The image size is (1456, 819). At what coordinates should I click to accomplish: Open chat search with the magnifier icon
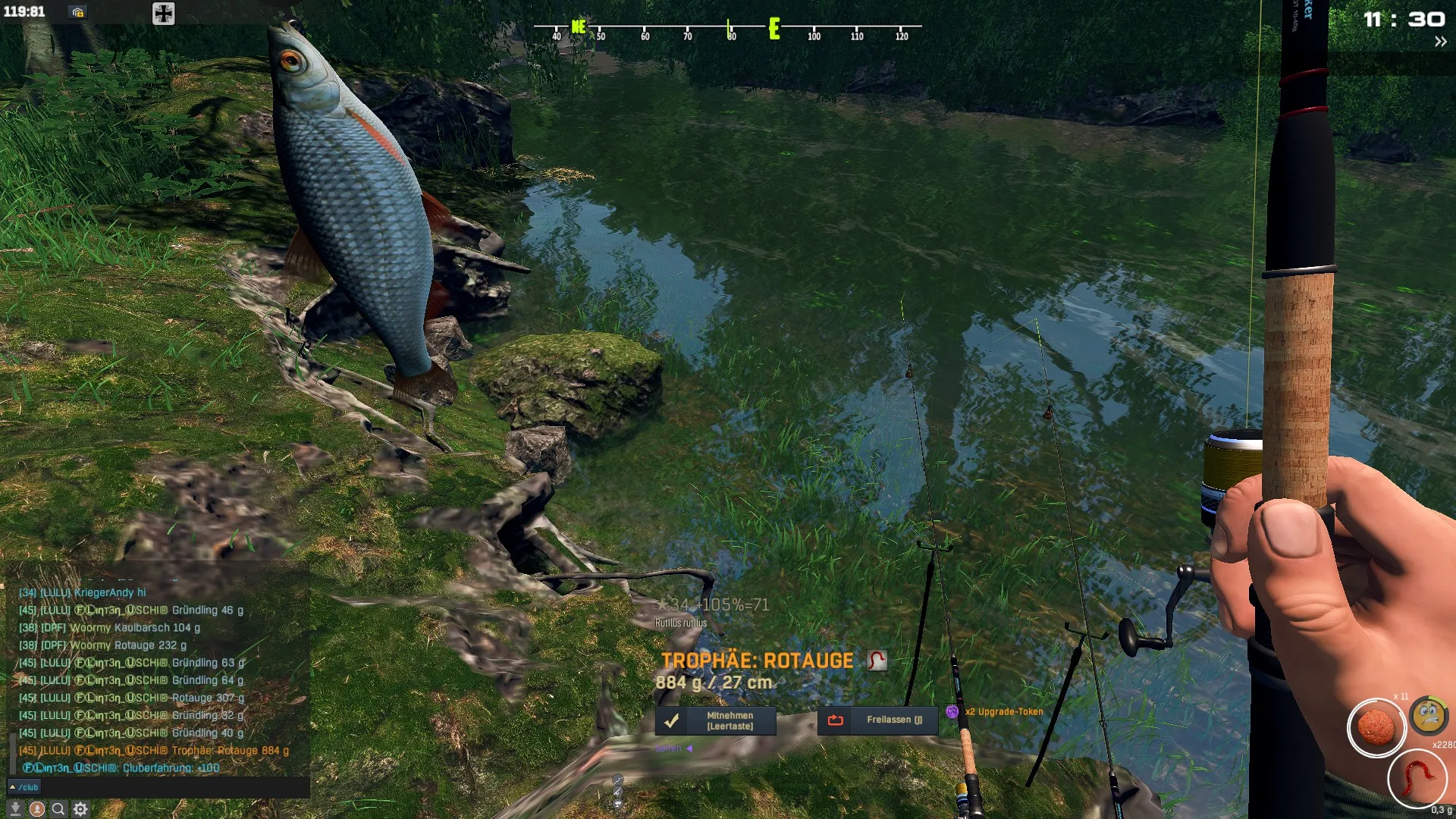click(x=58, y=808)
